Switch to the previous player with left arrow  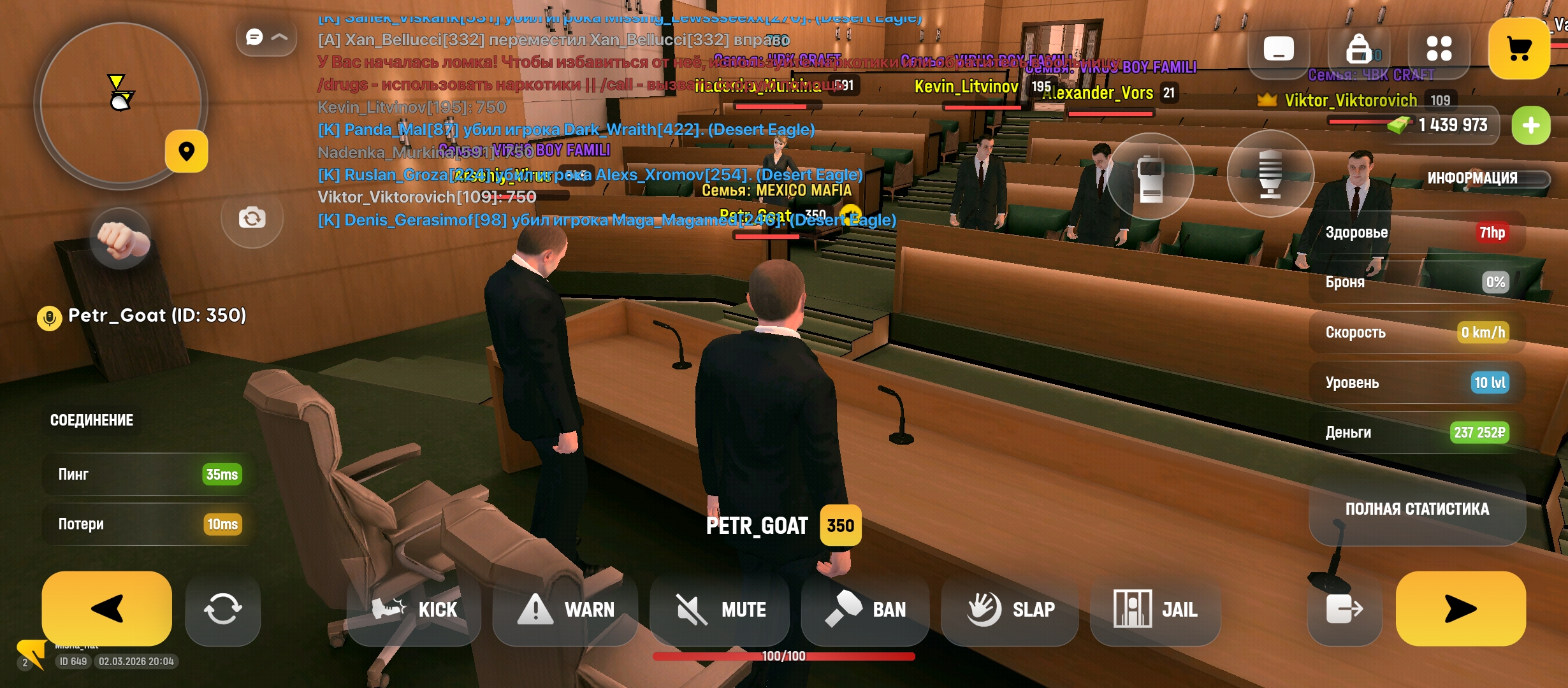pyautogui.click(x=106, y=608)
